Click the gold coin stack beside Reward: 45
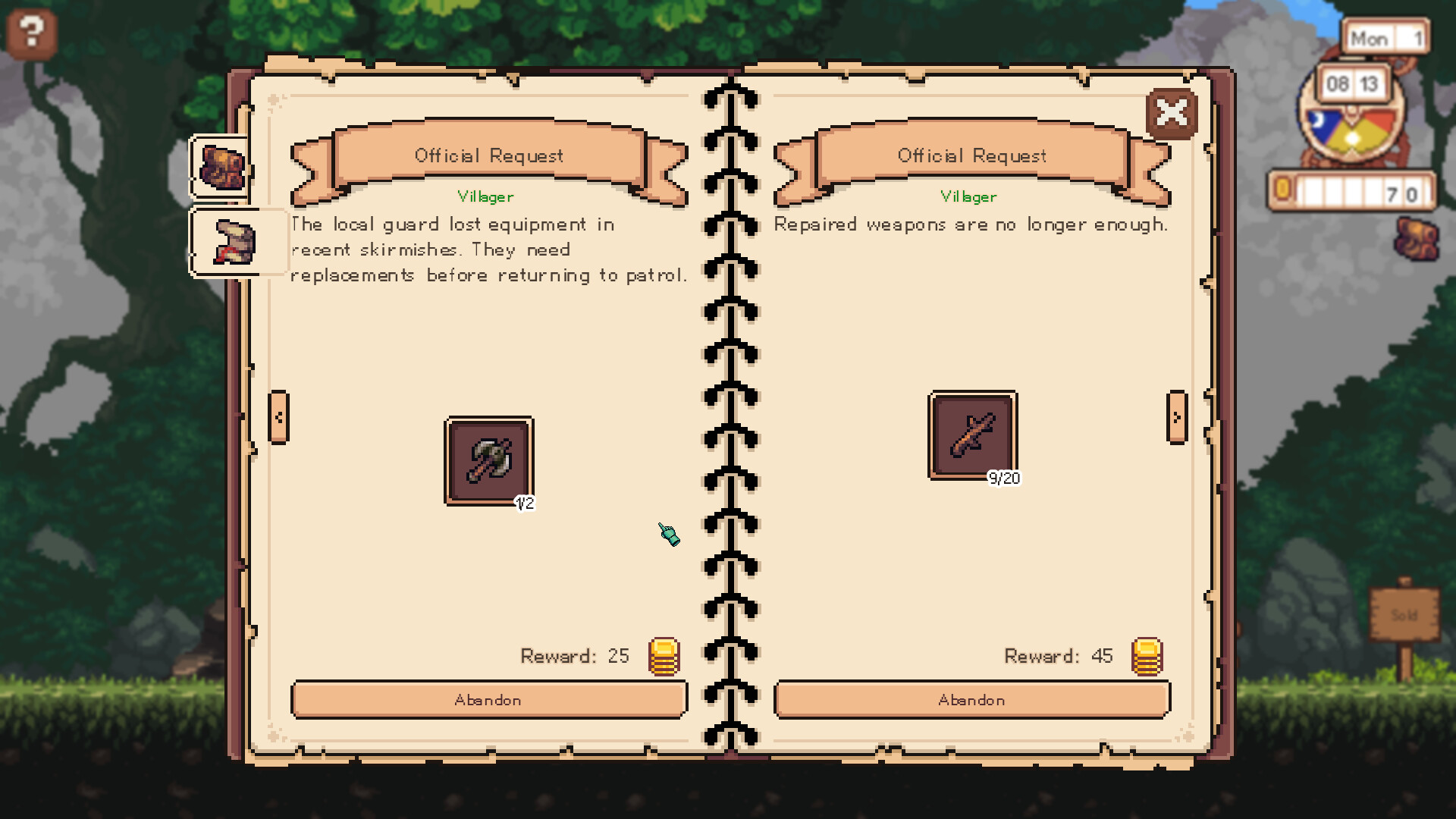Viewport: 1456px width, 819px height. tap(1147, 657)
